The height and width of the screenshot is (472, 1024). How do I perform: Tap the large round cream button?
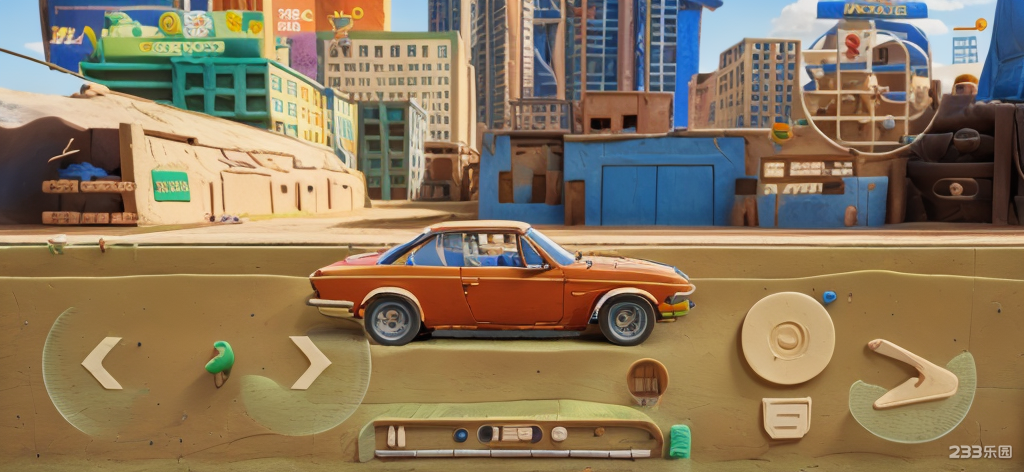pyautogui.click(x=787, y=338)
